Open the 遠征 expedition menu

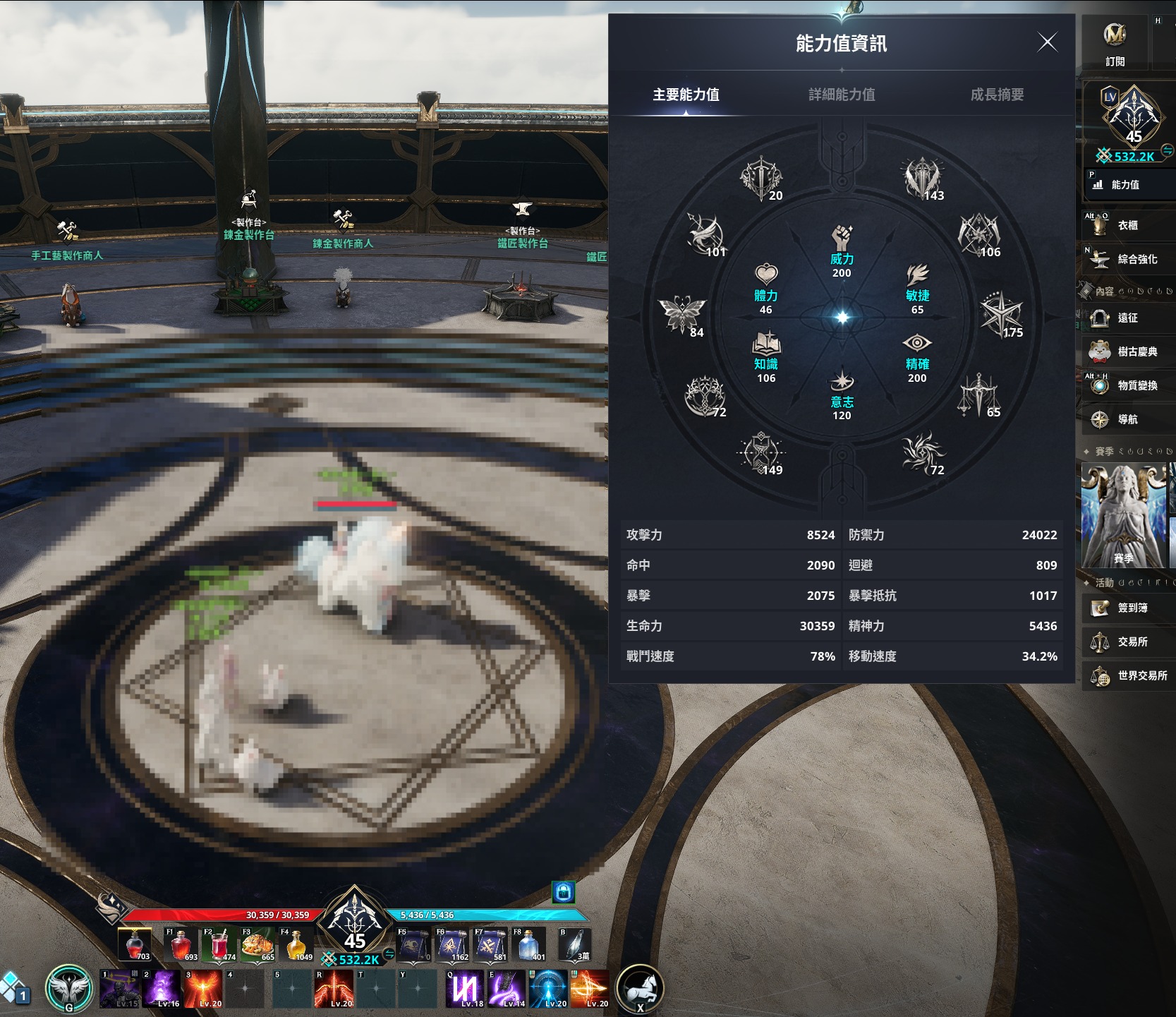tap(1127, 318)
